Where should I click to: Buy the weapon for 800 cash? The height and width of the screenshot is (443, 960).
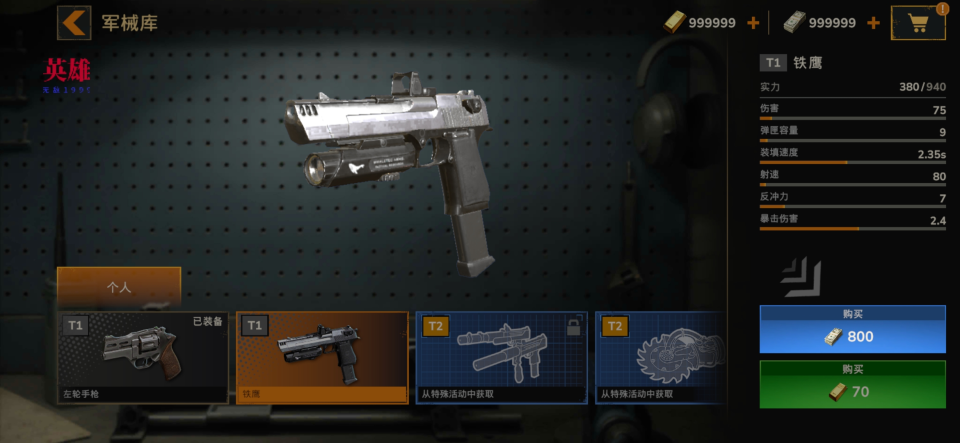852,329
